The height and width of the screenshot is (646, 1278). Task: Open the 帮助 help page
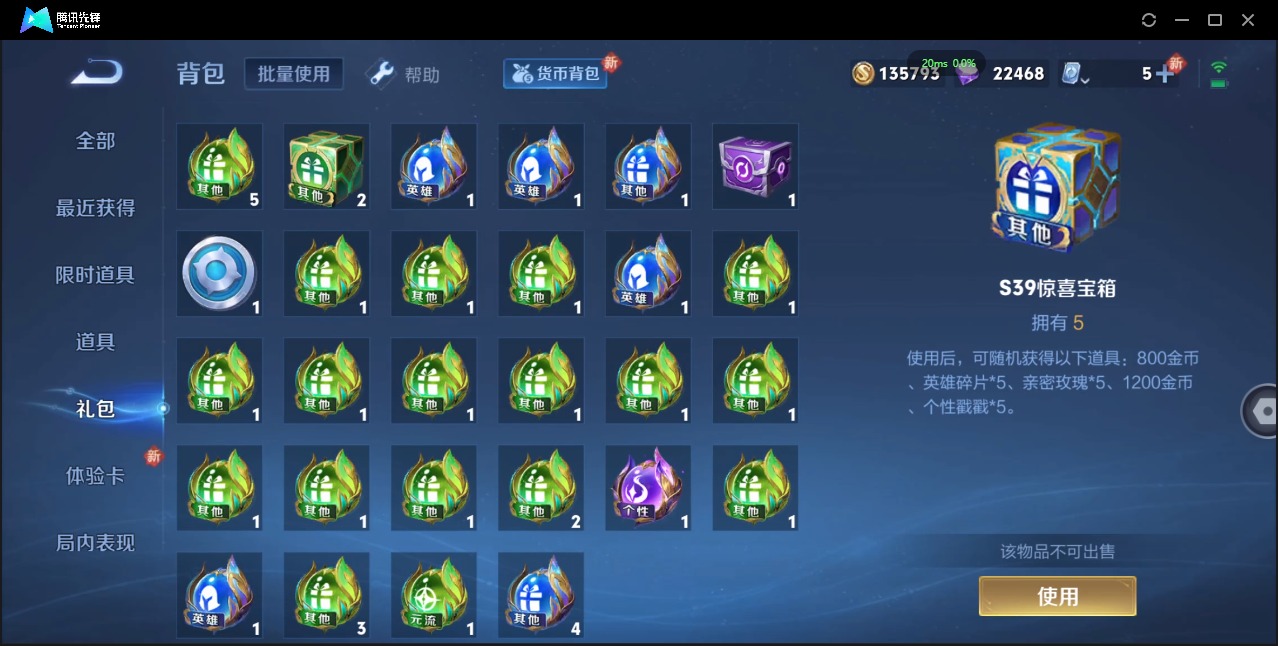point(405,75)
